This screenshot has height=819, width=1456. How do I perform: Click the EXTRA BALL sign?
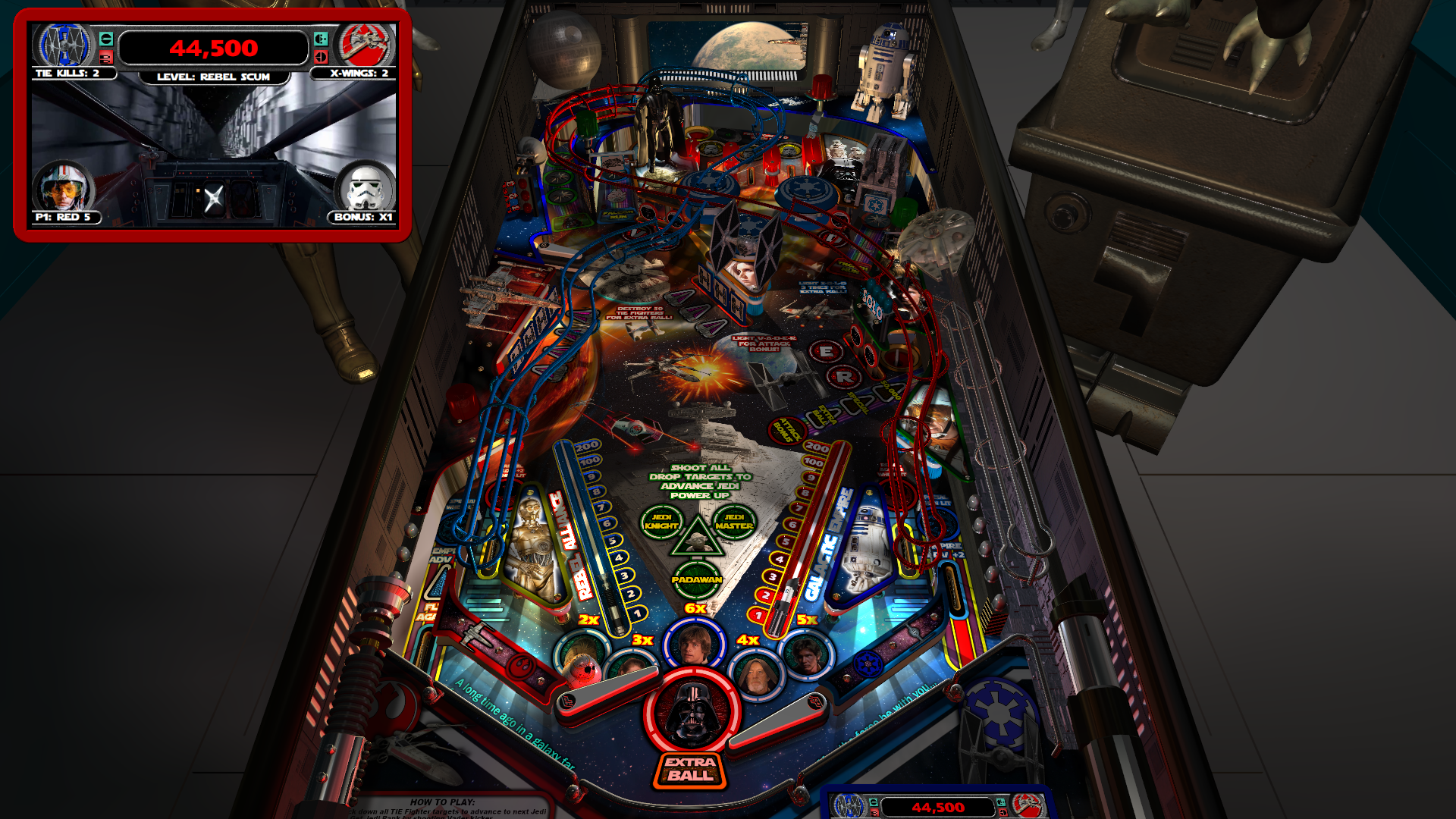tap(689, 771)
